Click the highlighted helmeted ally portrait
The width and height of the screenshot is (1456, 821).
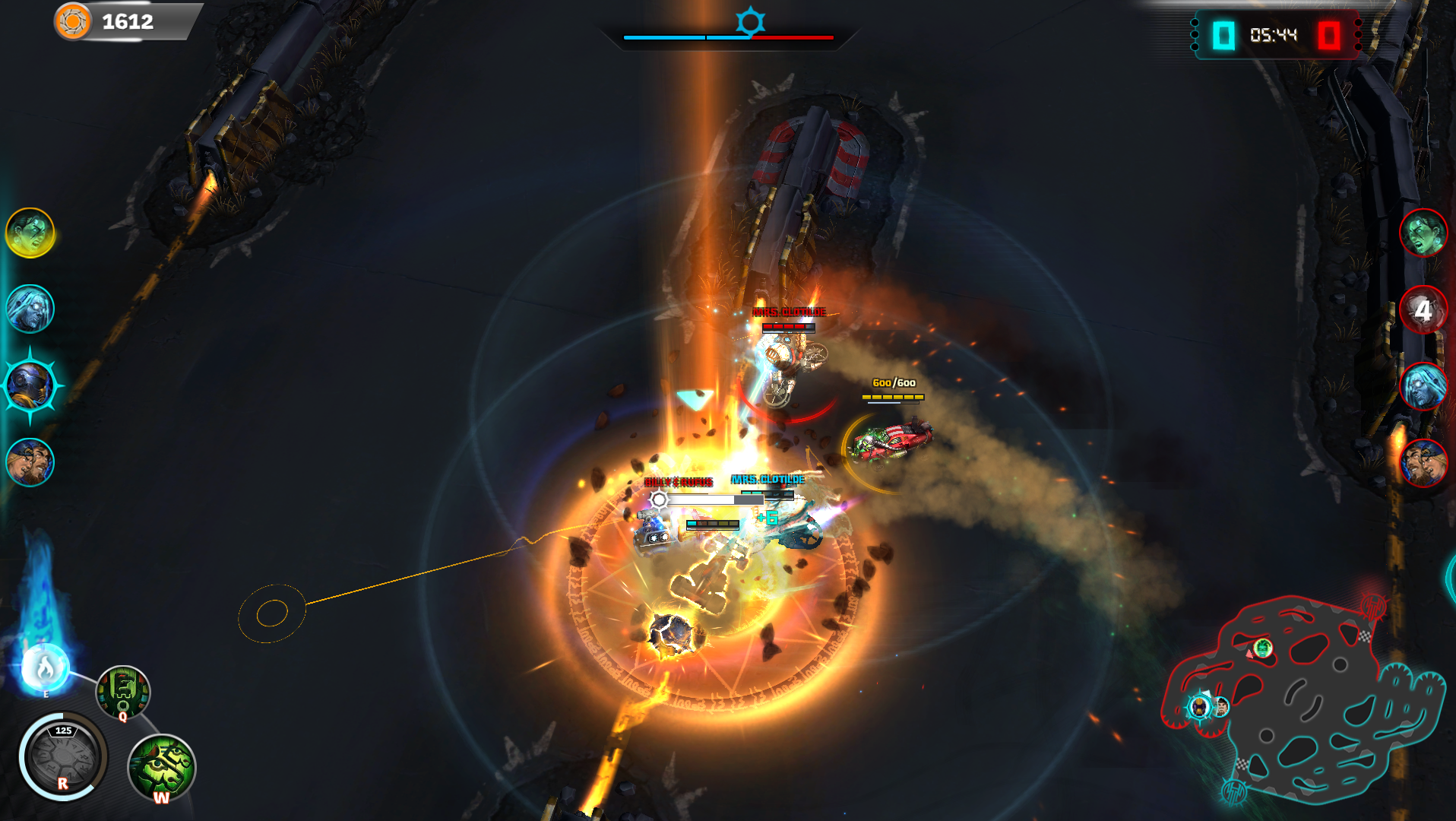(30, 385)
